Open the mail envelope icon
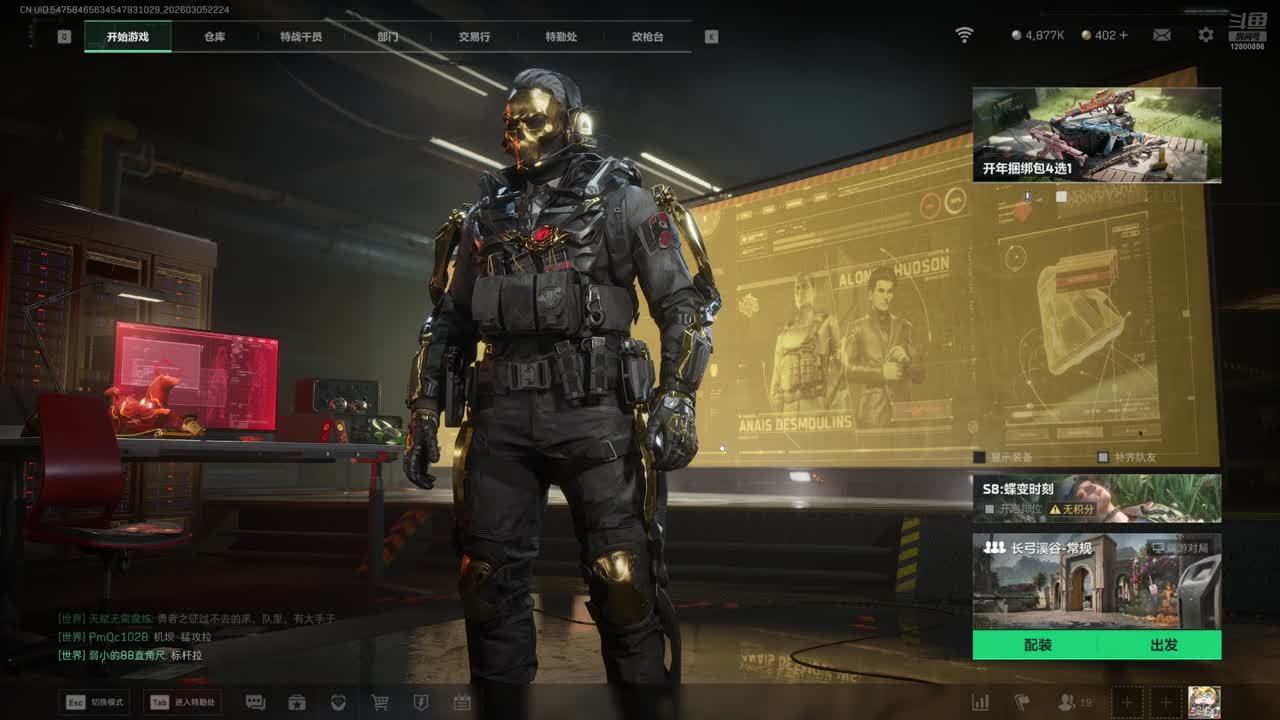 coord(1162,35)
